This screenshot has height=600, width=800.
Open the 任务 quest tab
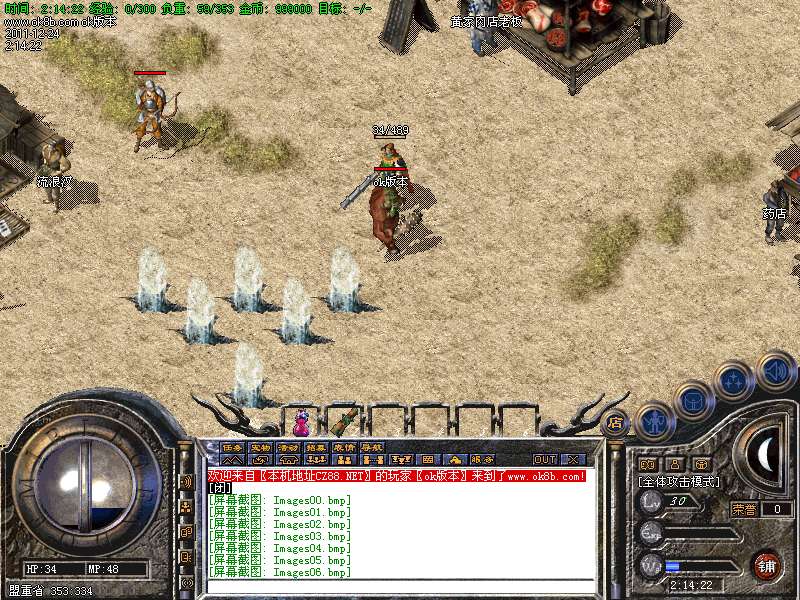tap(232, 447)
